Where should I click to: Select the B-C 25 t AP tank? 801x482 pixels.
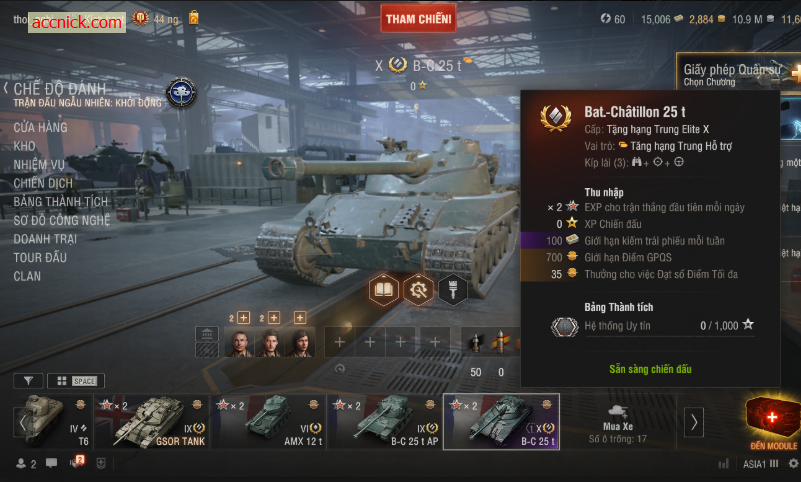pyautogui.click(x=384, y=421)
